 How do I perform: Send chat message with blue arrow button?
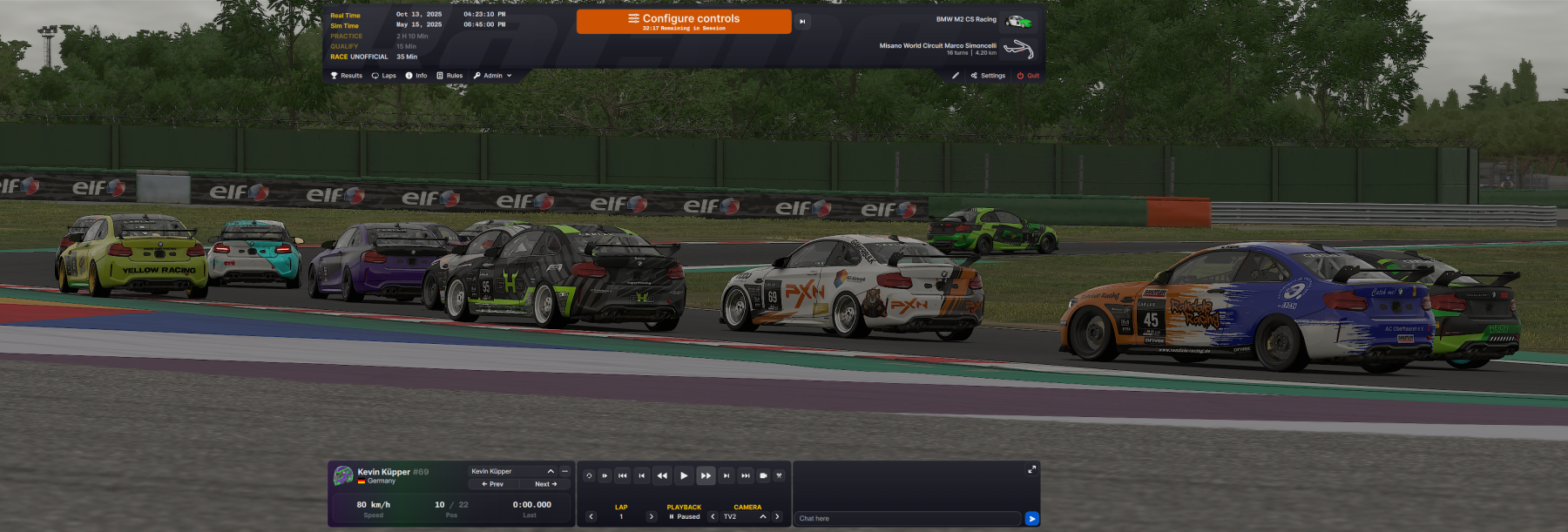[1032, 518]
